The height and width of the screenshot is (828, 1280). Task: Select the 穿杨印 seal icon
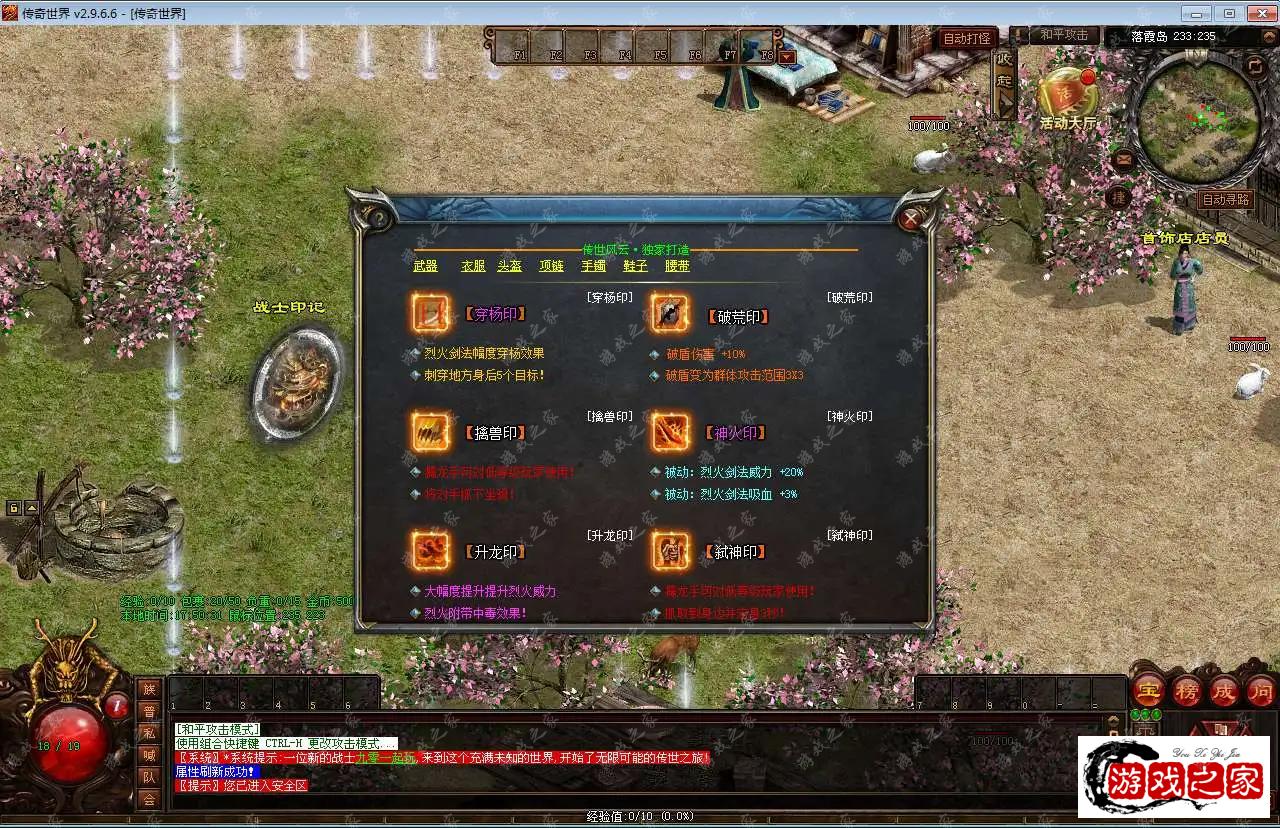click(431, 313)
